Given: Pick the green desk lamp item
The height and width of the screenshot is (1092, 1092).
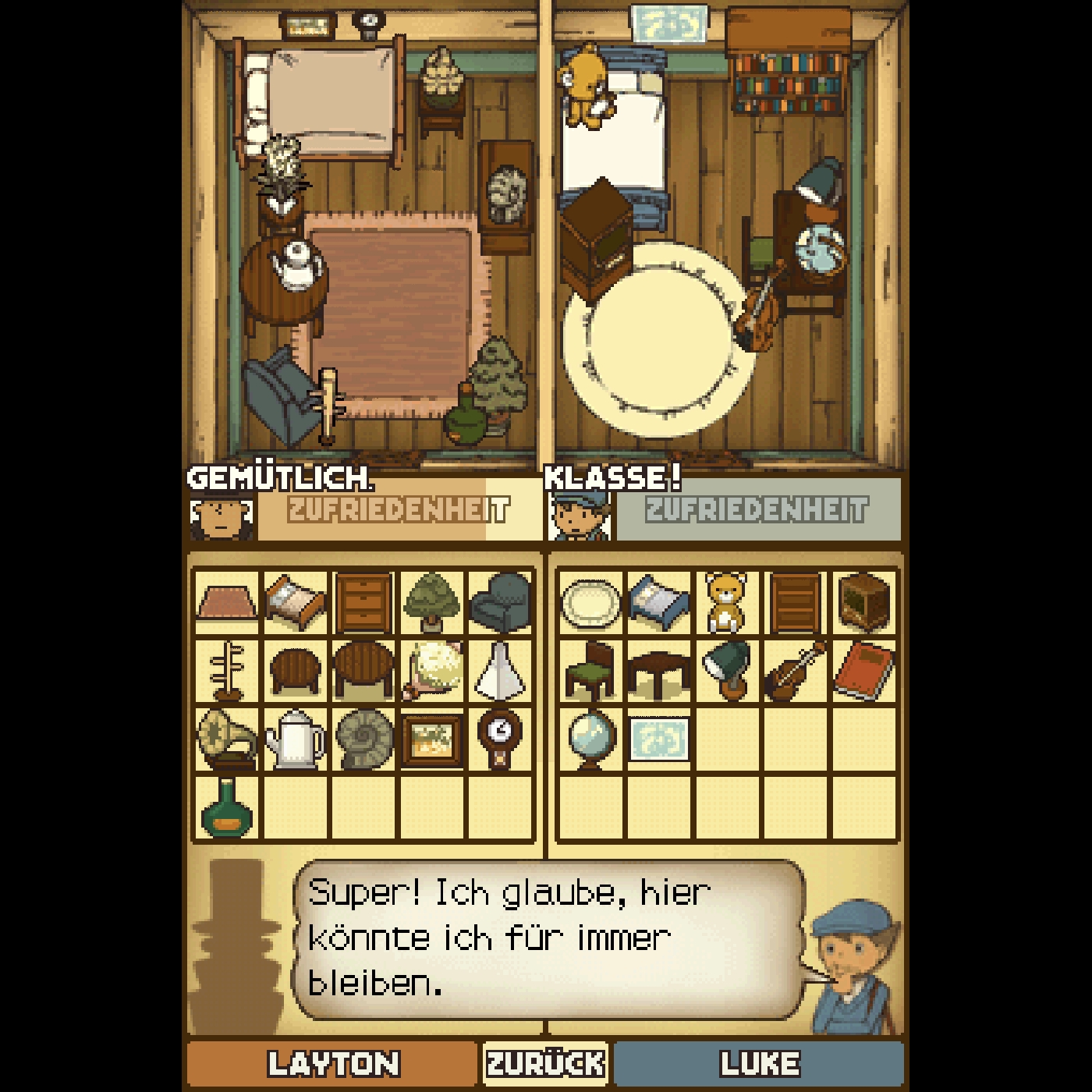Looking at the screenshot, I should (725, 670).
